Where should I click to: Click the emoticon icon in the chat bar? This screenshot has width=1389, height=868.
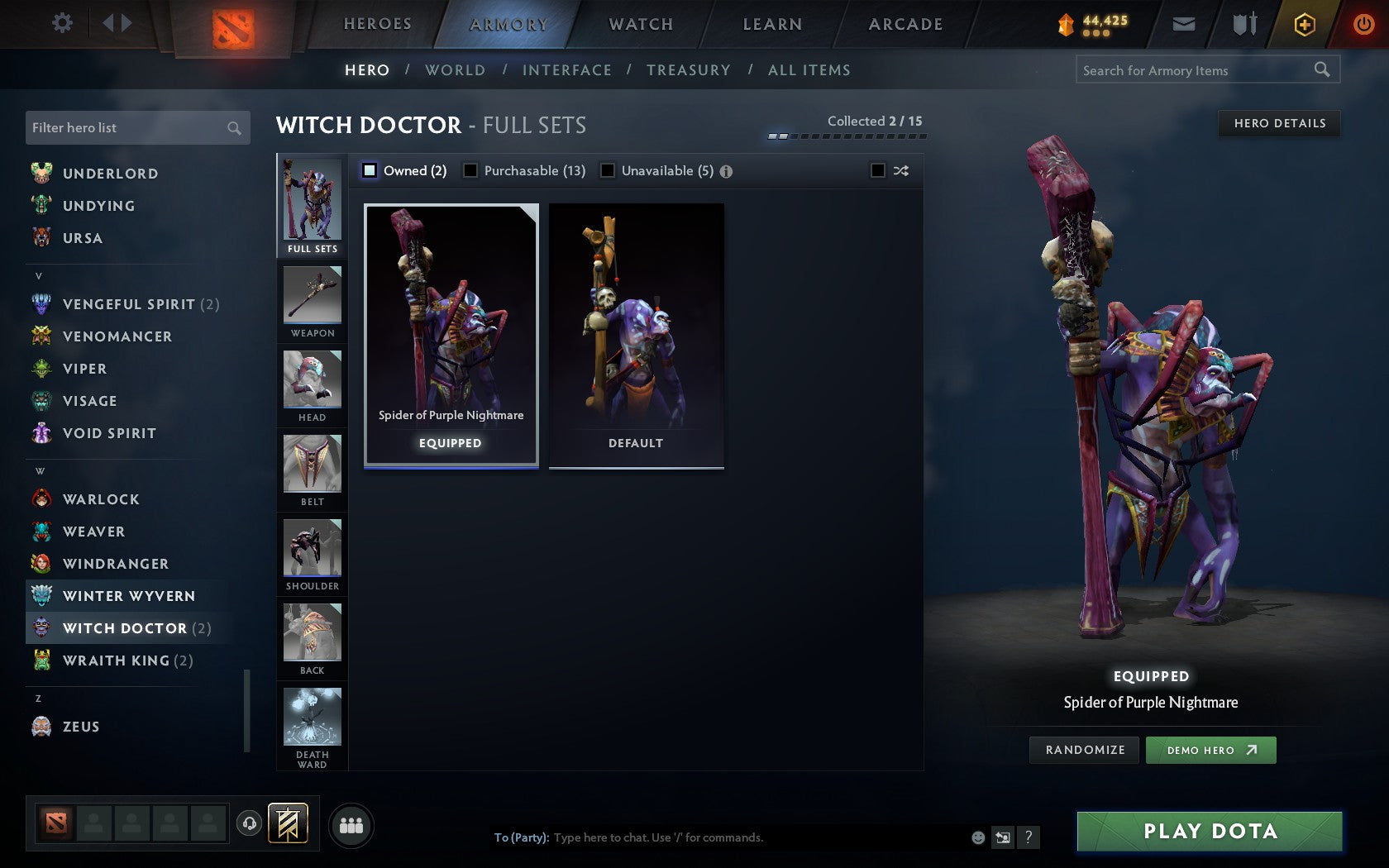click(977, 837)
